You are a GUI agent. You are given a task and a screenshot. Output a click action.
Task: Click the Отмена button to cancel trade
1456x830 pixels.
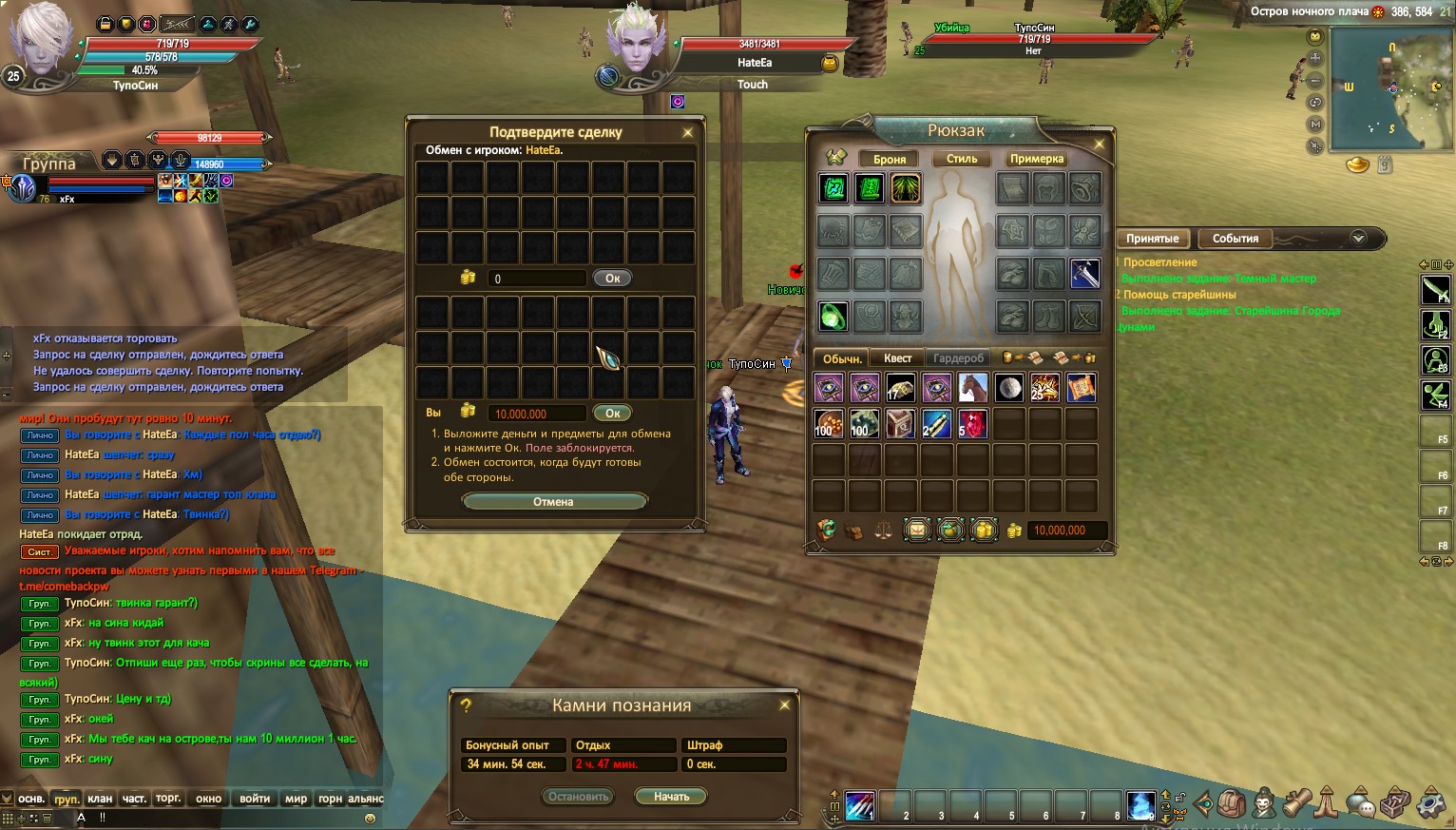coord(554,502)
